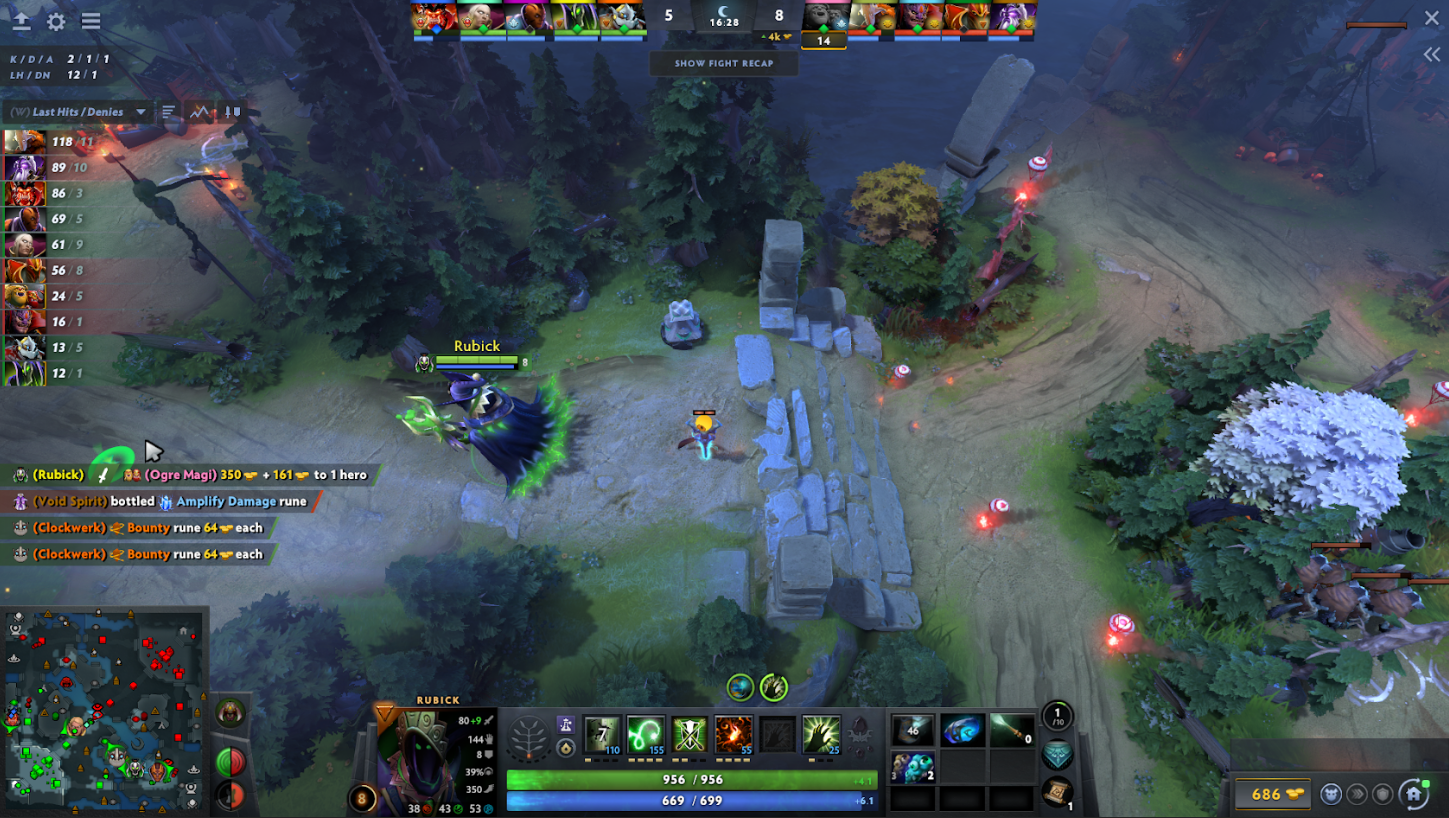Open Rubick's talent tree
Viewport: 1449px width, 818px height.
point(528,738)
